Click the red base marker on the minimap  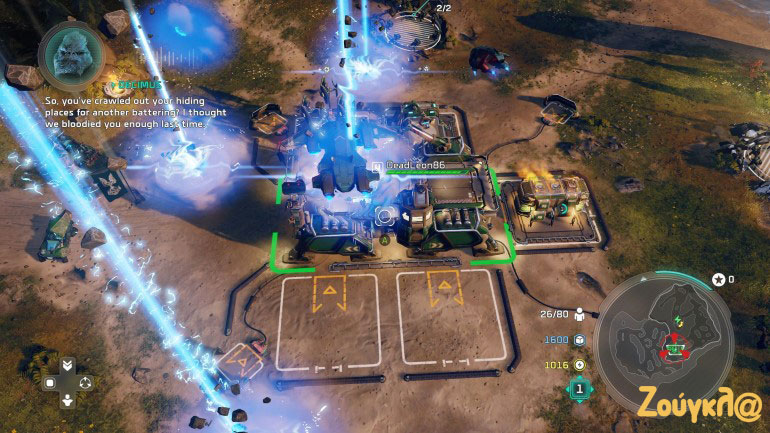[675, 349]
